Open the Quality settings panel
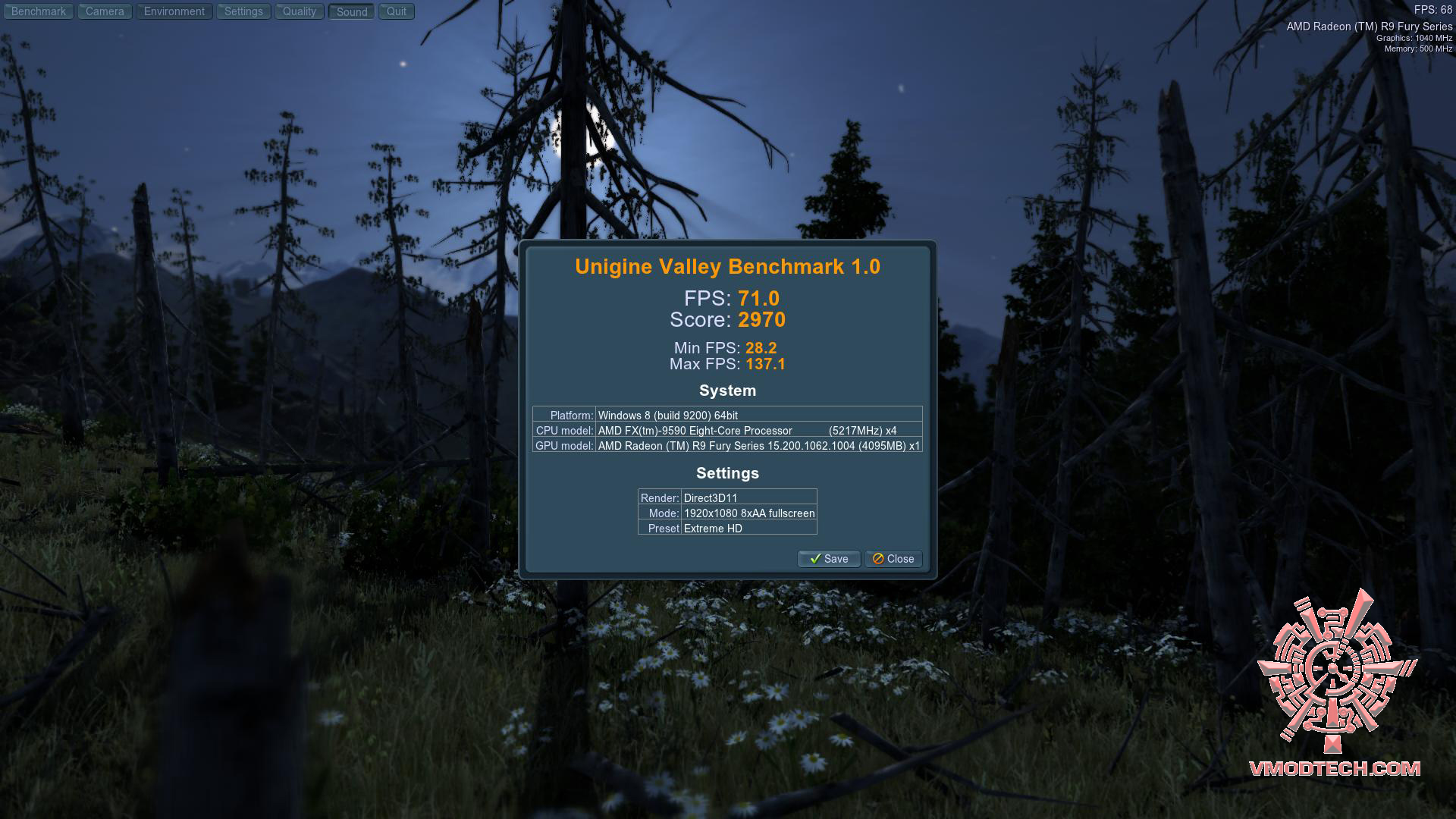Screen dimensions: 1456x819 (299, 11)
